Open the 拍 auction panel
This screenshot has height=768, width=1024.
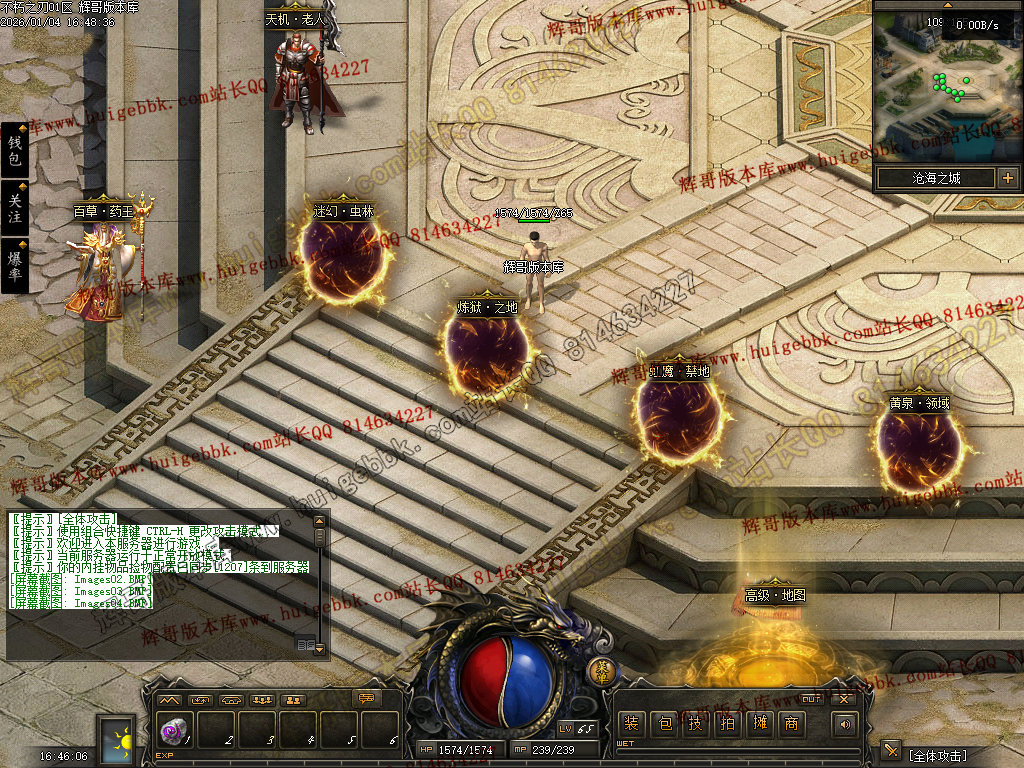tap(727, 724)
